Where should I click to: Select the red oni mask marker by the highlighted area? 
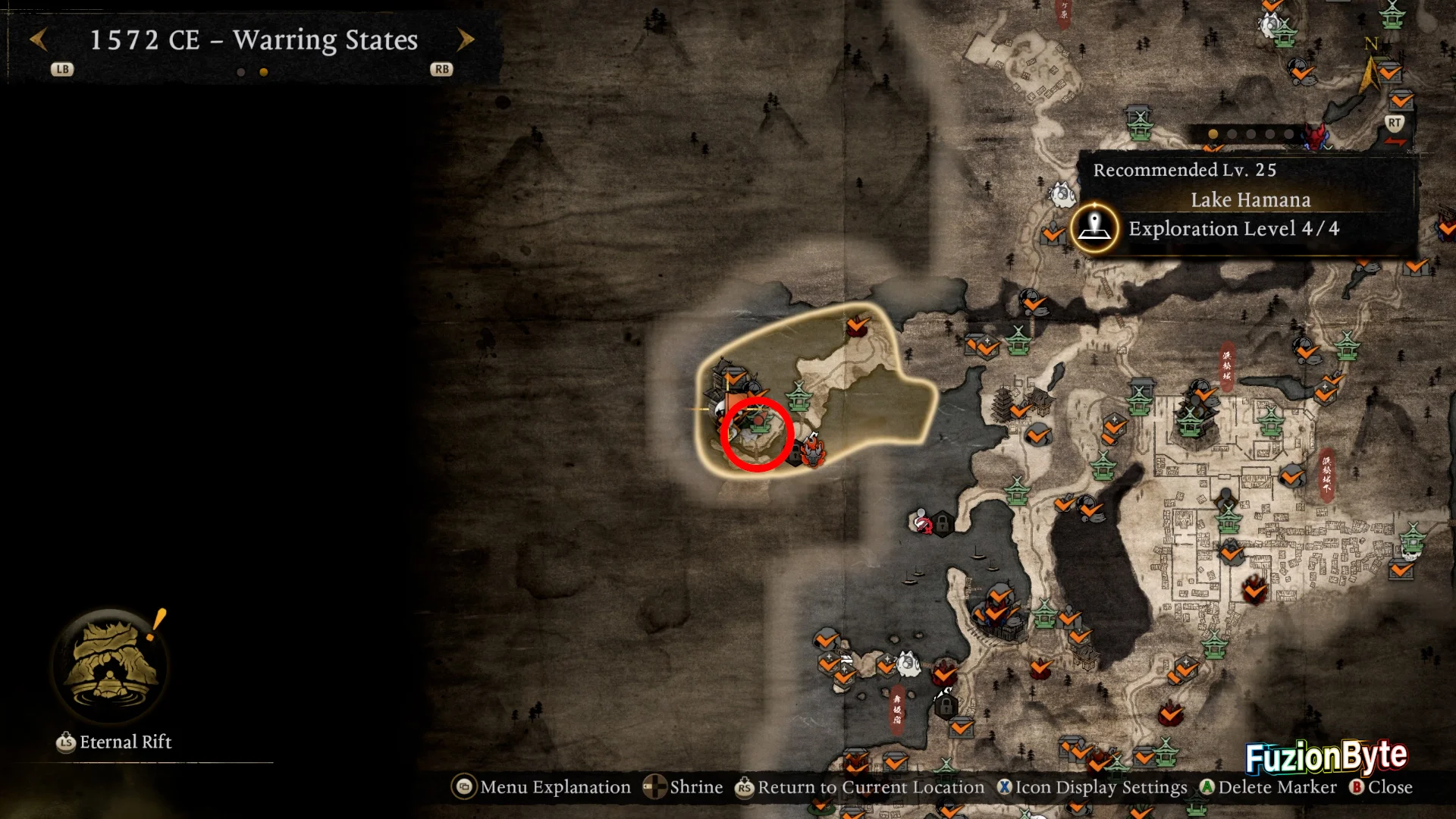coord(813,449)
